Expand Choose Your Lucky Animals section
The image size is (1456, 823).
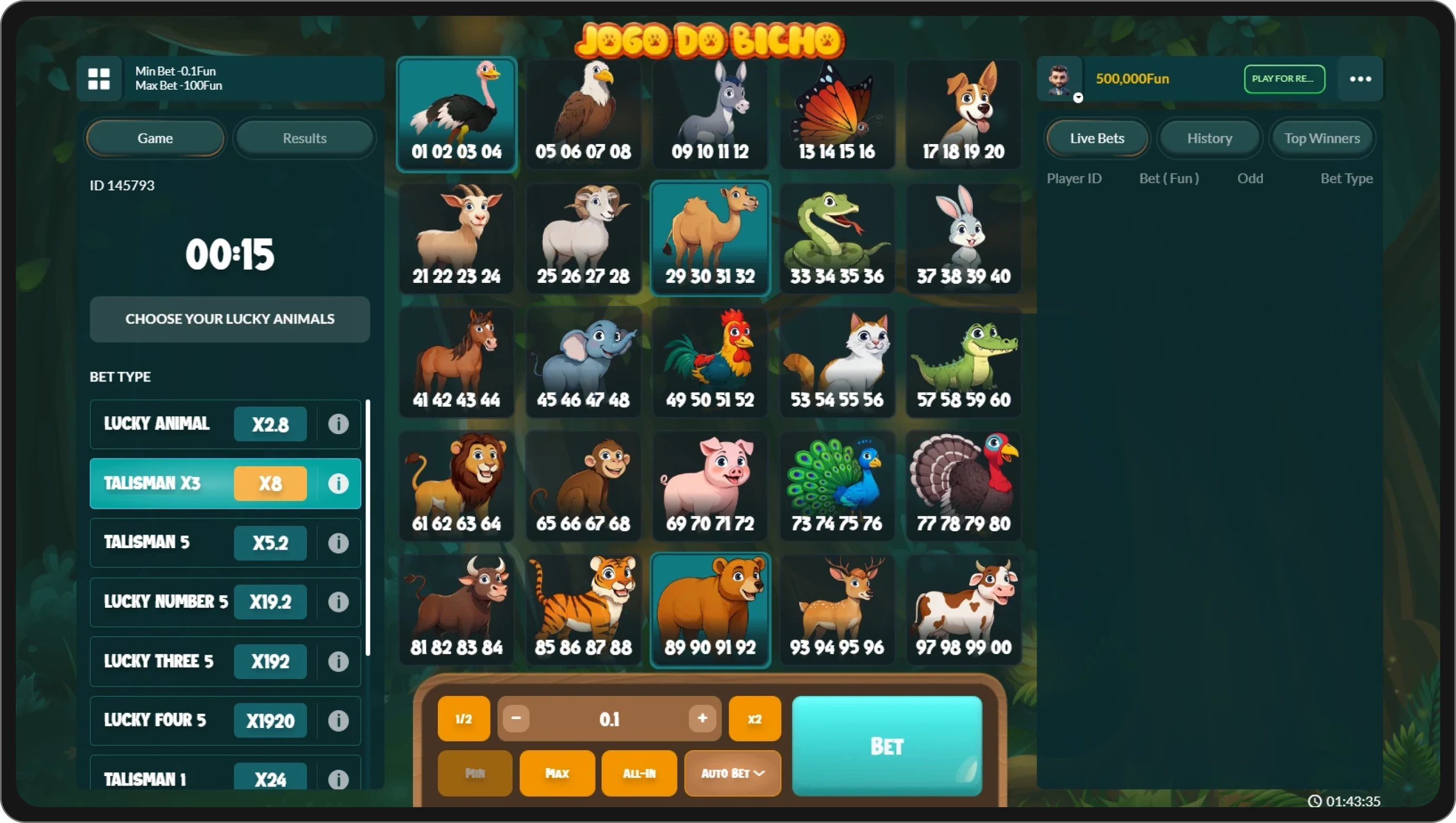(x=229, y=319)
